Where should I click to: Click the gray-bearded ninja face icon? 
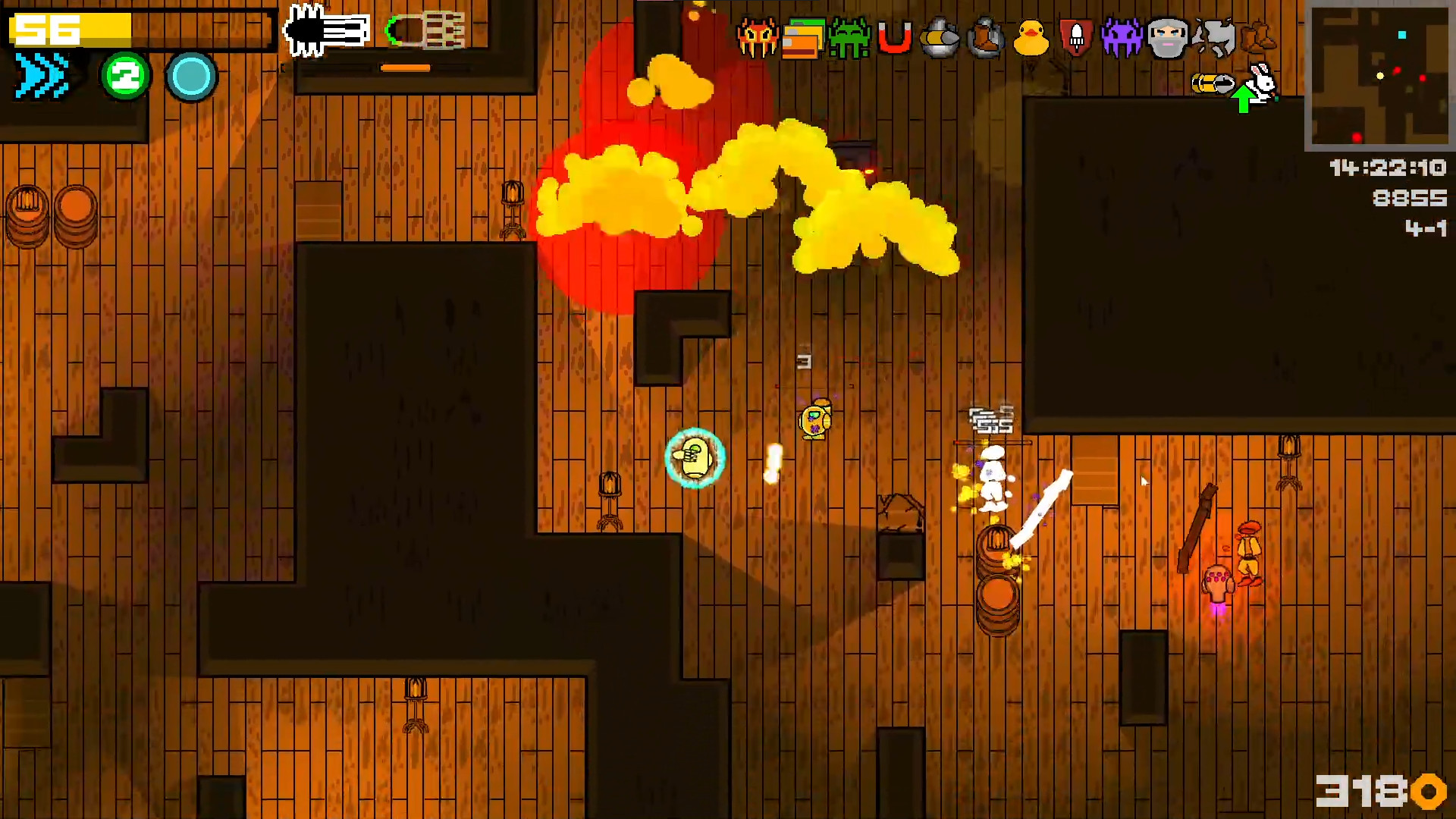click(1168, 38)
